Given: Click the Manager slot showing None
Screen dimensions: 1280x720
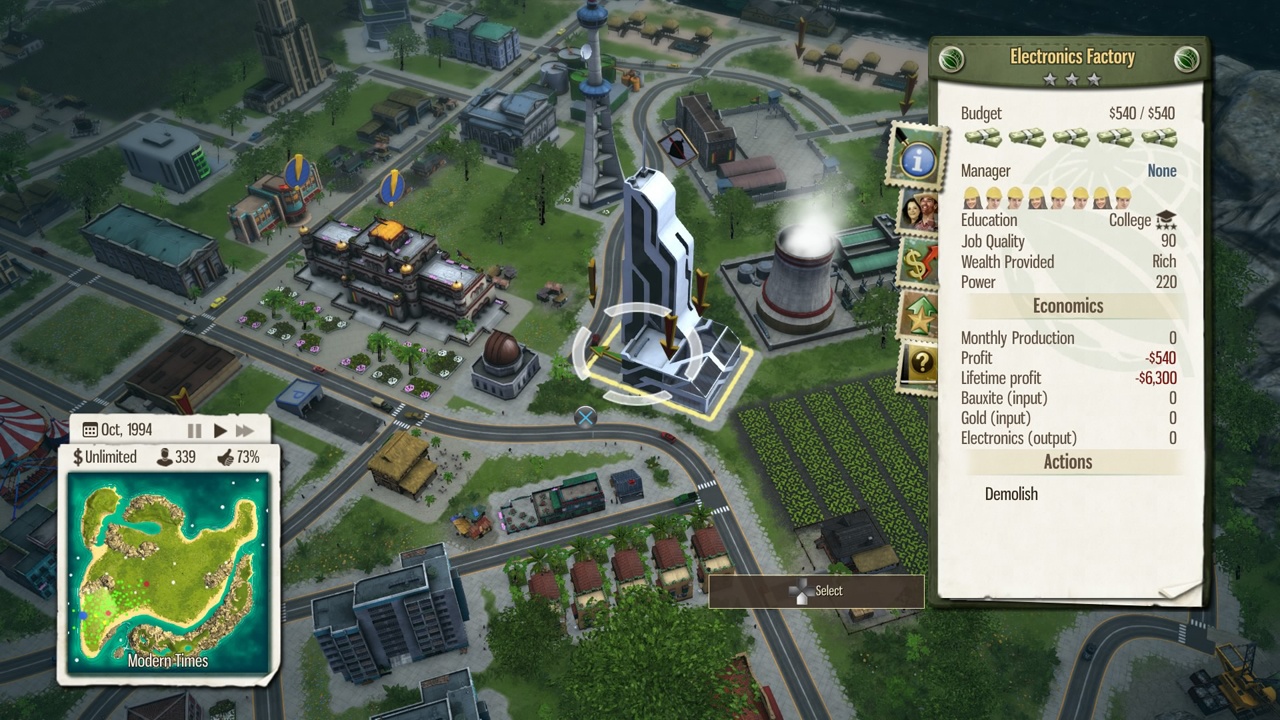Looking at the screenshot, I should [x=1161, y=171].
